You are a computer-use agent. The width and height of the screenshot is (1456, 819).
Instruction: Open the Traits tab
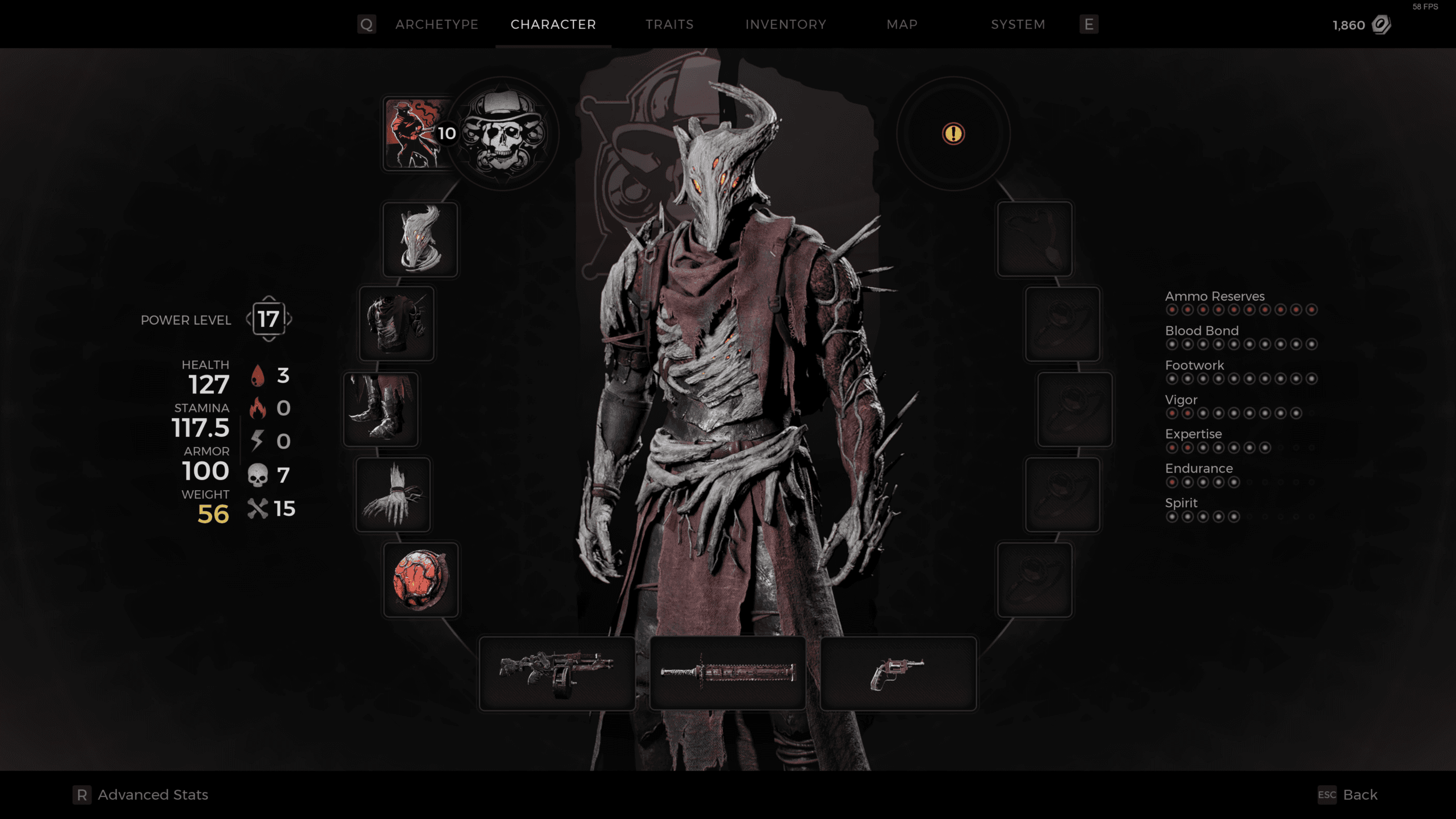pos(669,24)
